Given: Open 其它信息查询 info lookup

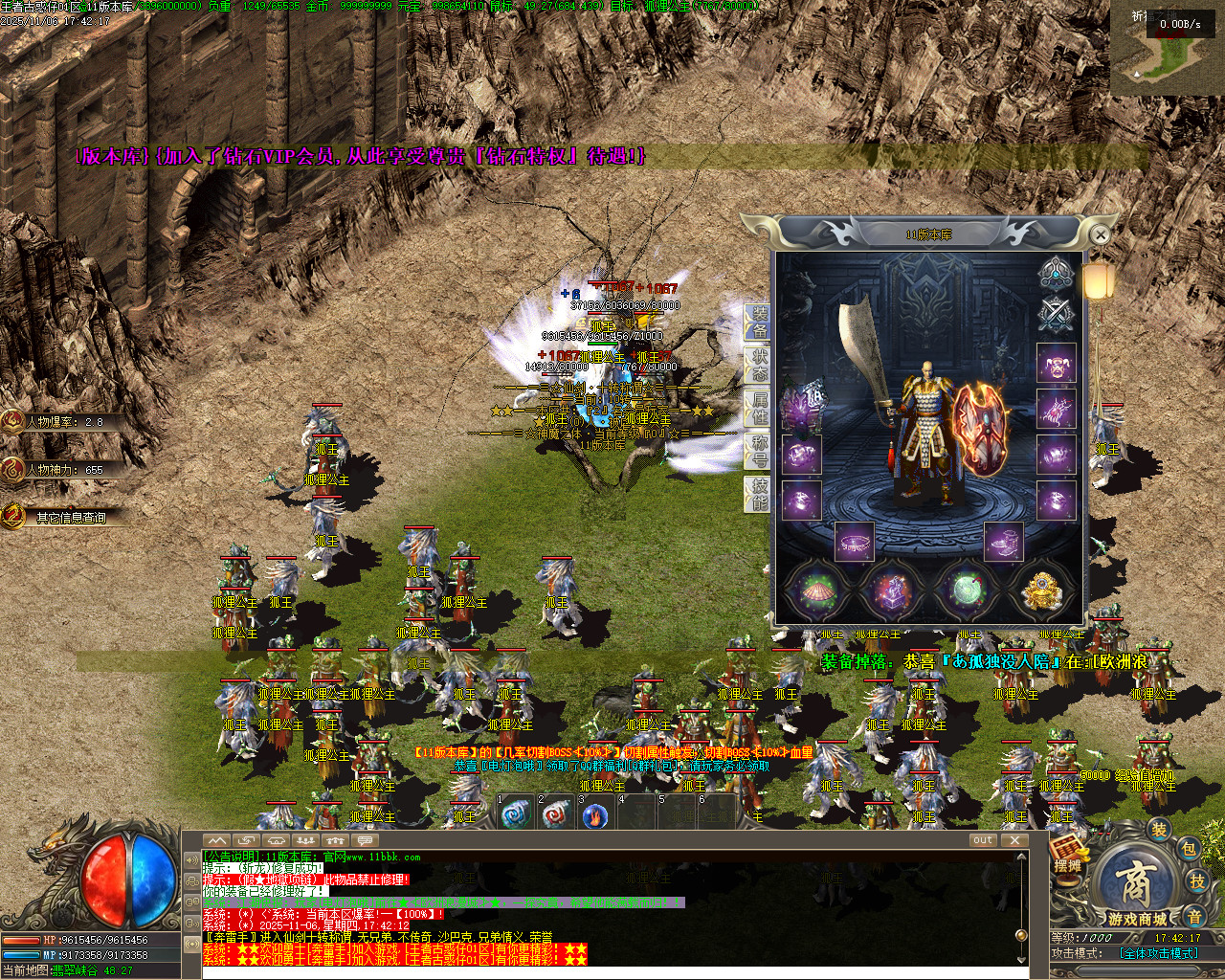Looking at the screenshot, I should (69, 517).
